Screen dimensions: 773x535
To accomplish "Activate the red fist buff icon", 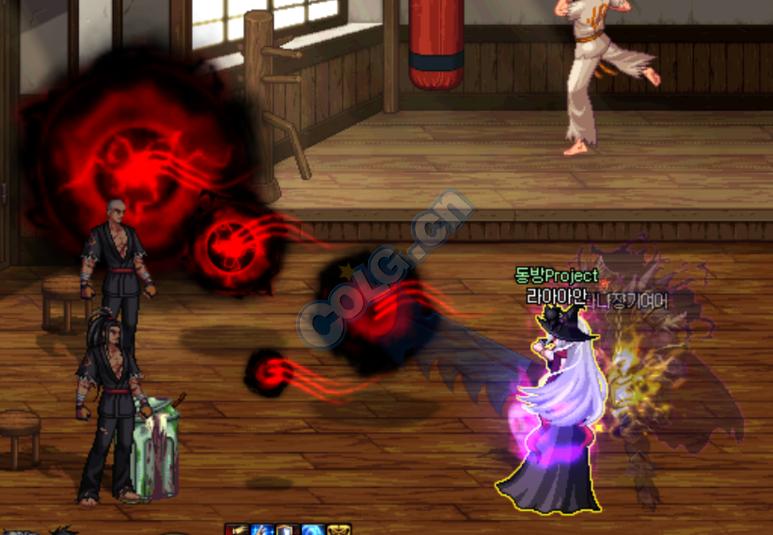I will pyautogui.click(x=237, y=529).
